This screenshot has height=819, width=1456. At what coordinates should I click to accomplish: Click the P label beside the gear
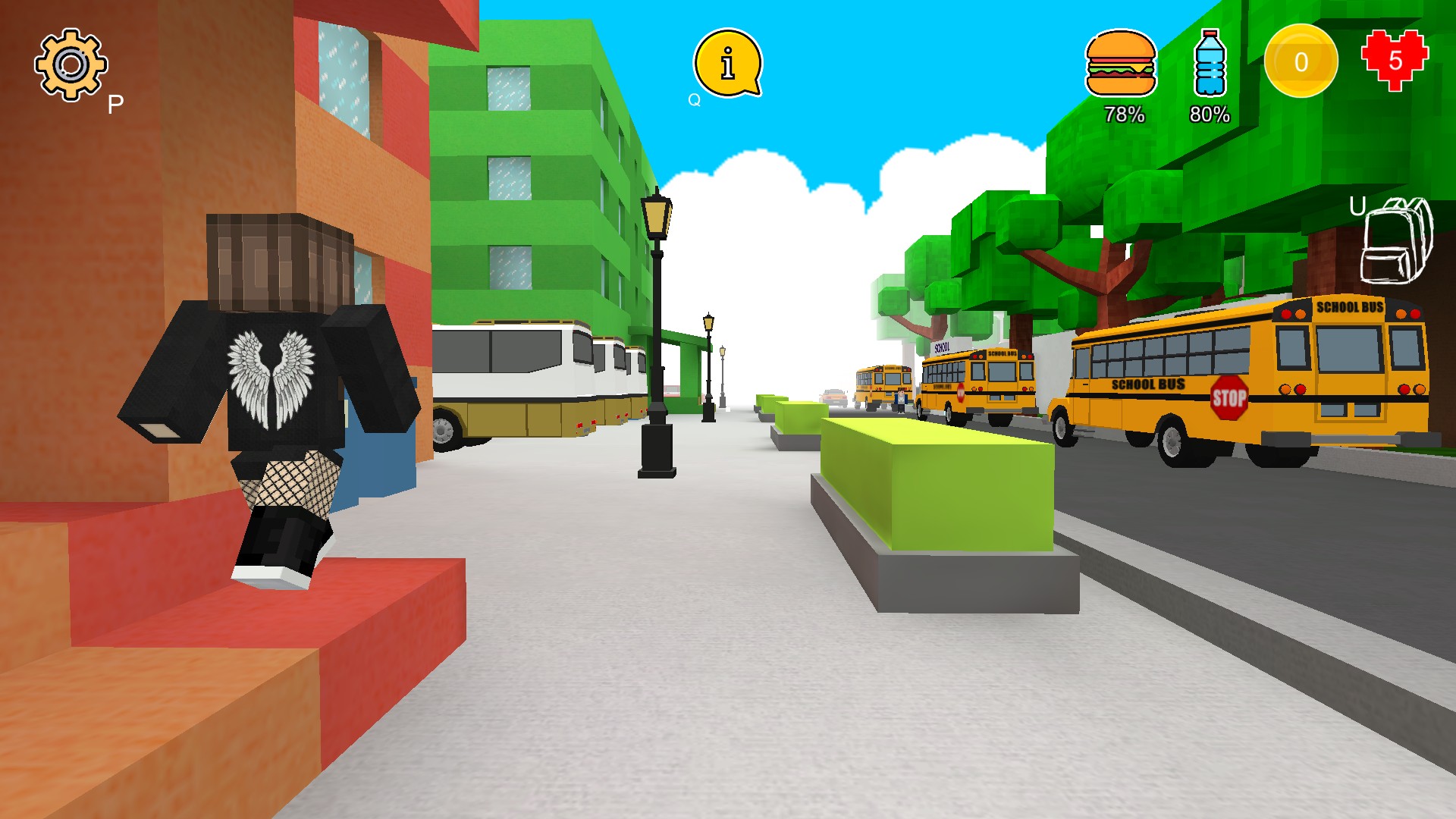click(115, 103)
